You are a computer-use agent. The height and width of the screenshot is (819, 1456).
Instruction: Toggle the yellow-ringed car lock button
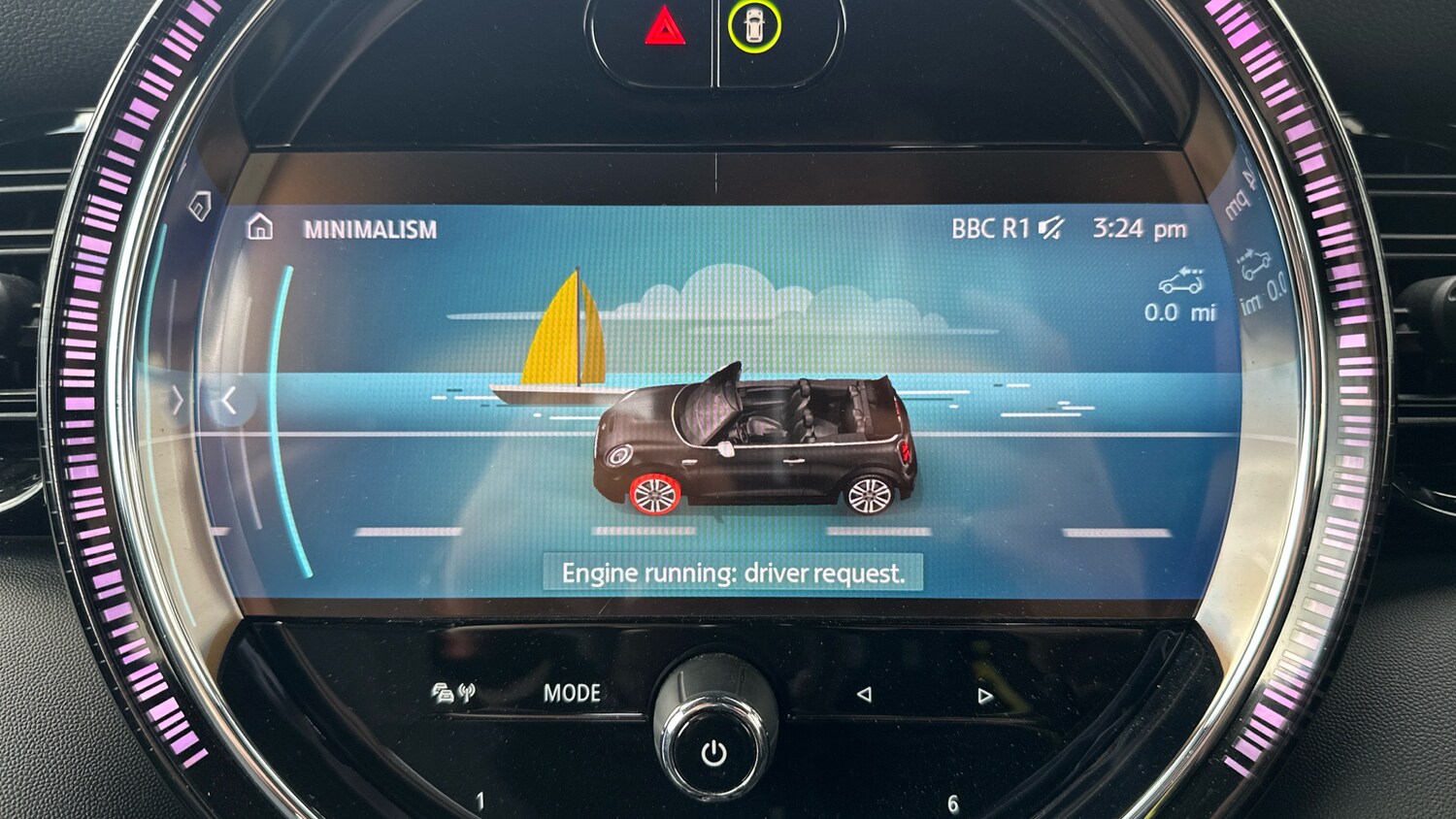click(754, 27)
